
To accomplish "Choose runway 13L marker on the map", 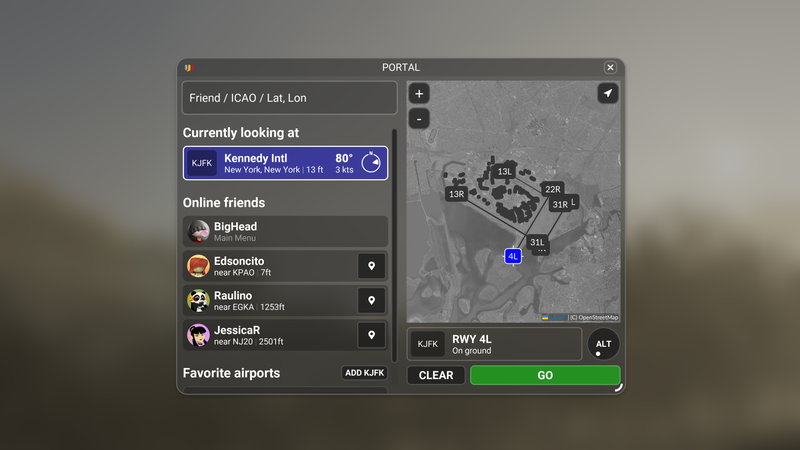I will click(505, 172).
